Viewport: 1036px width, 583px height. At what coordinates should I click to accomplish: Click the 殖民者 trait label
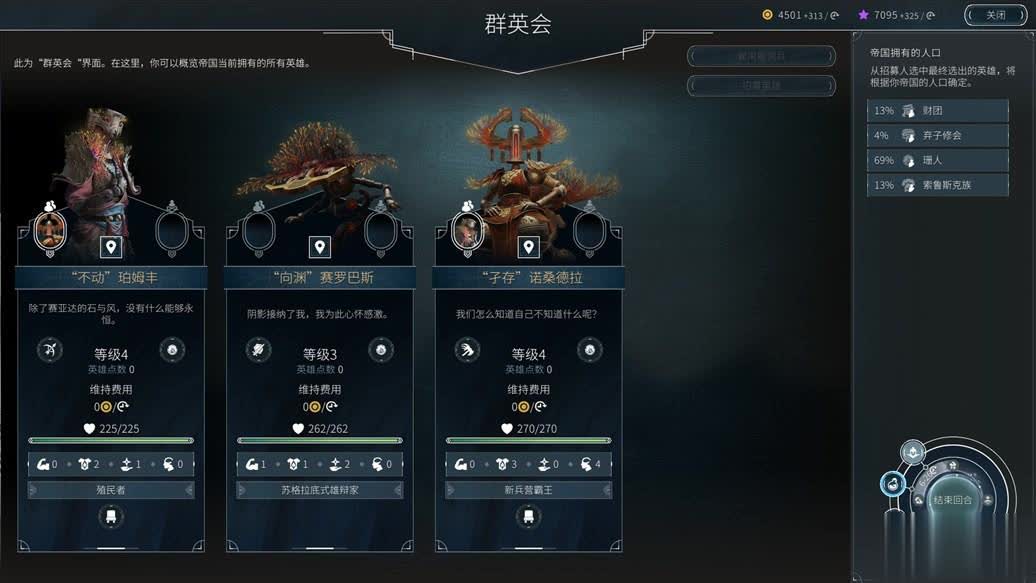point(111,490)
